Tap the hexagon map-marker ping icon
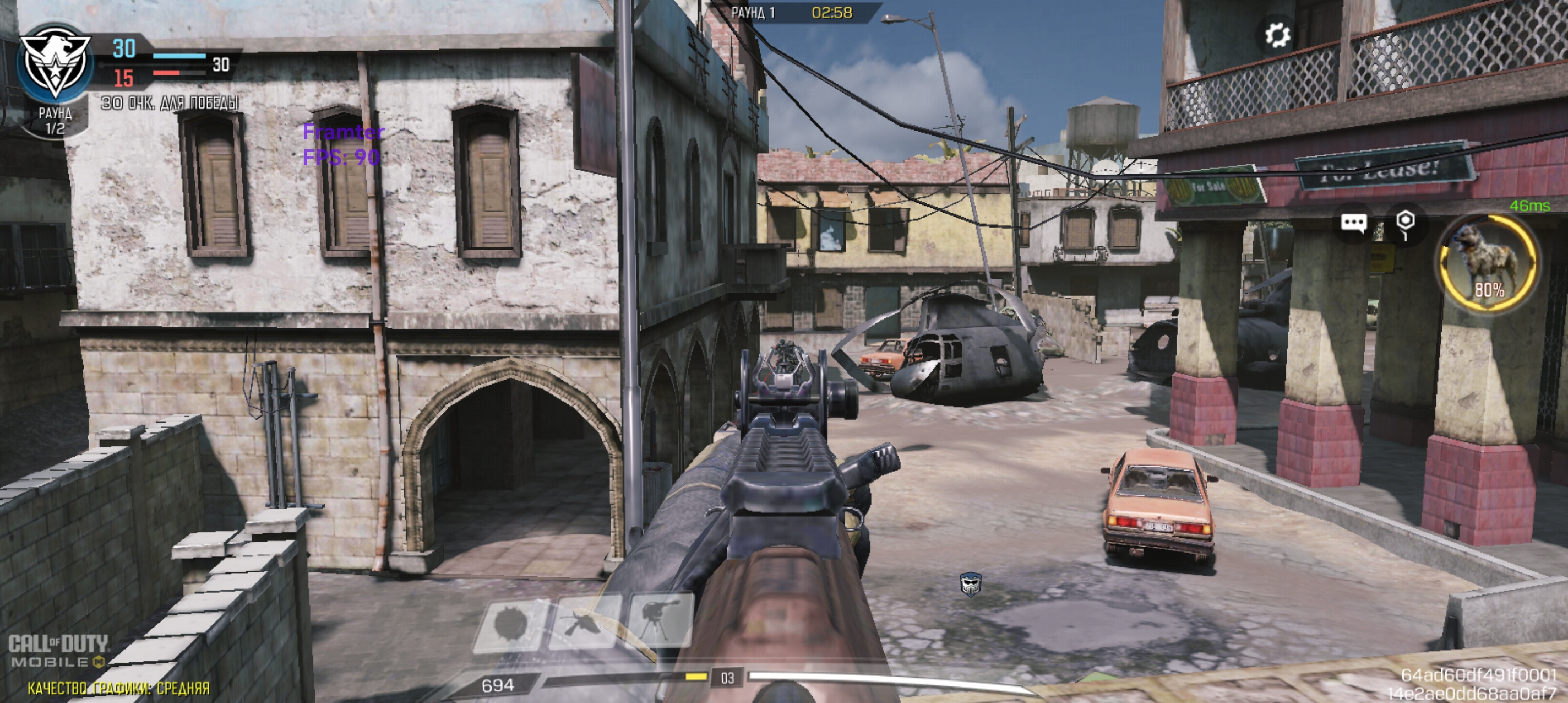 1404,223
